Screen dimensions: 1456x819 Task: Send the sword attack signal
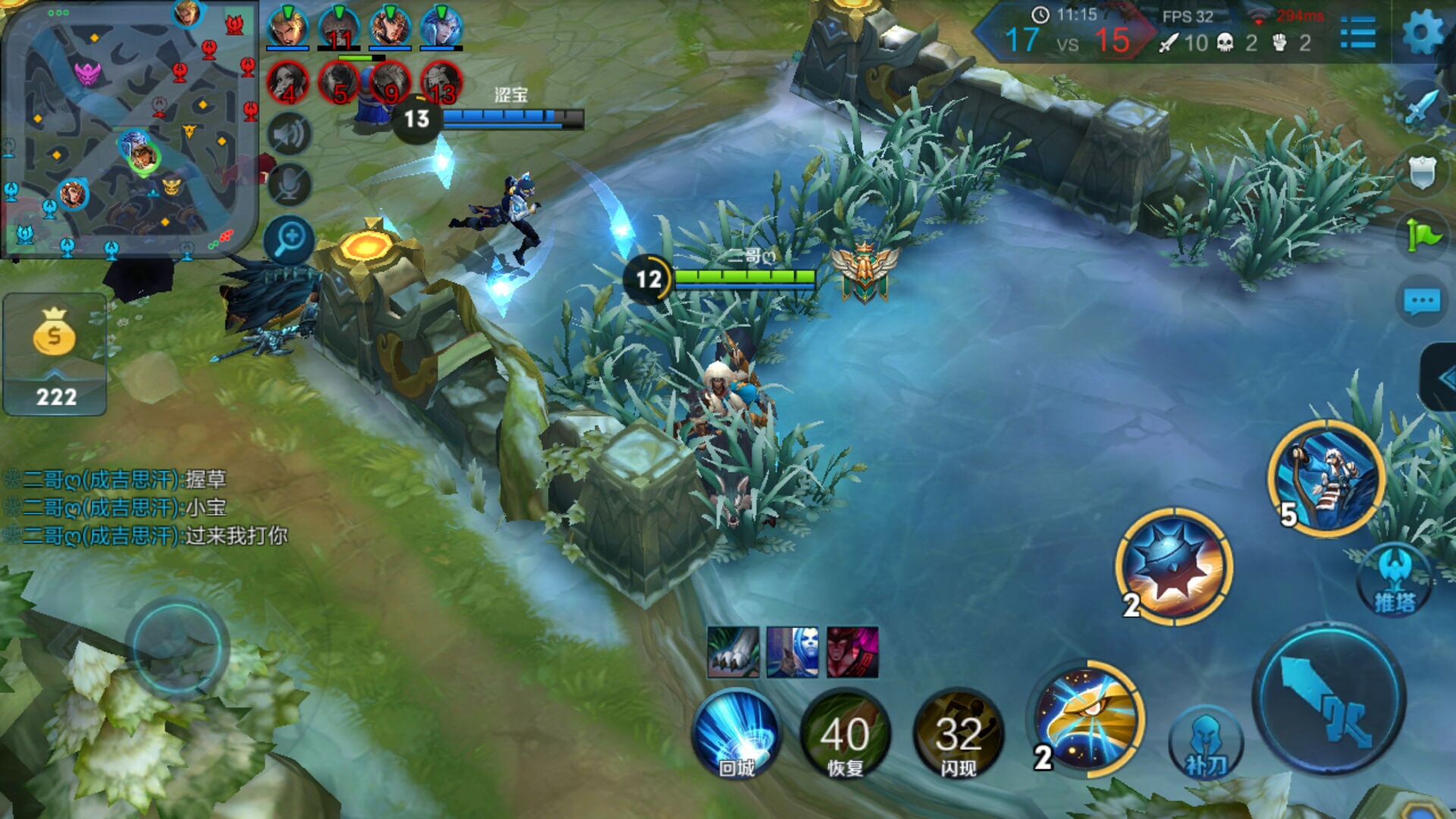click(1422, 107)
